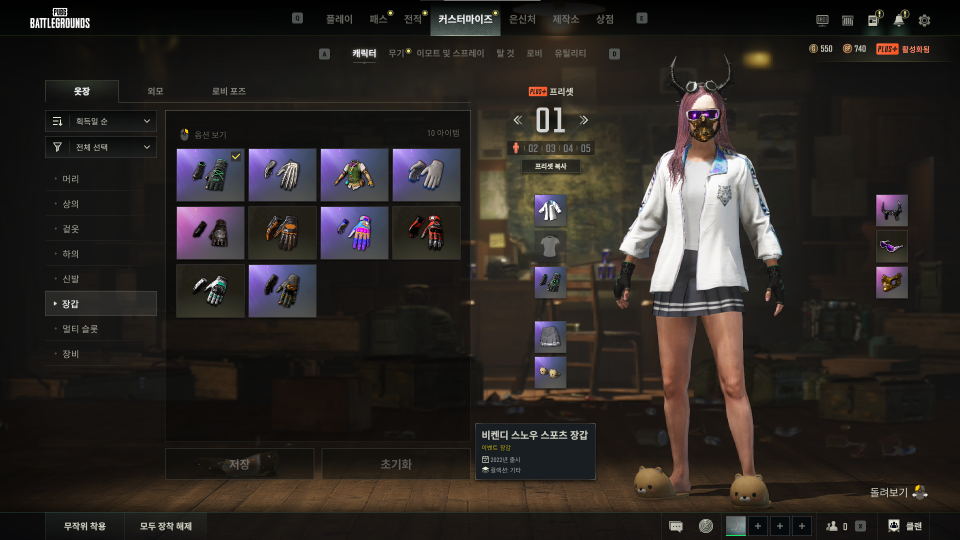The height and width of the screenshot is (540, 960).
Task: Click the 프리셋 복사 (Copy Preset) button
Action: click(551, 166)
